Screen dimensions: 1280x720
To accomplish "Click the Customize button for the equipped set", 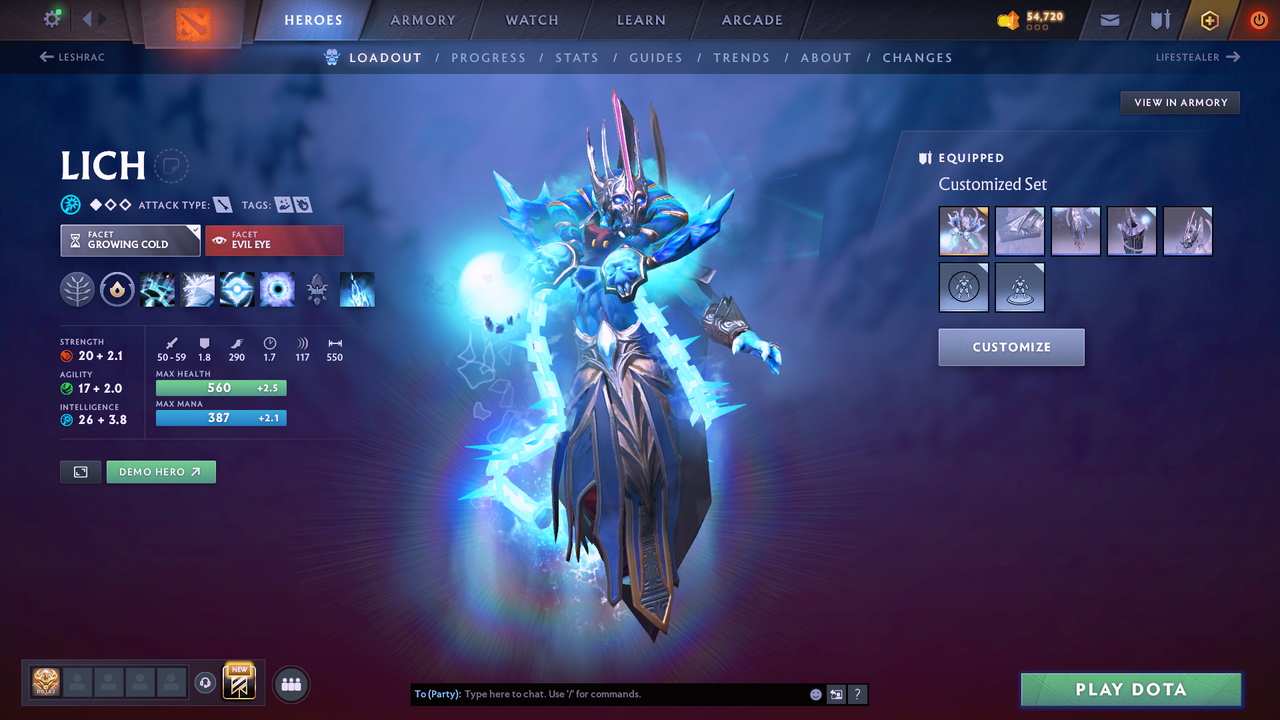I will tap(1011, 347).
